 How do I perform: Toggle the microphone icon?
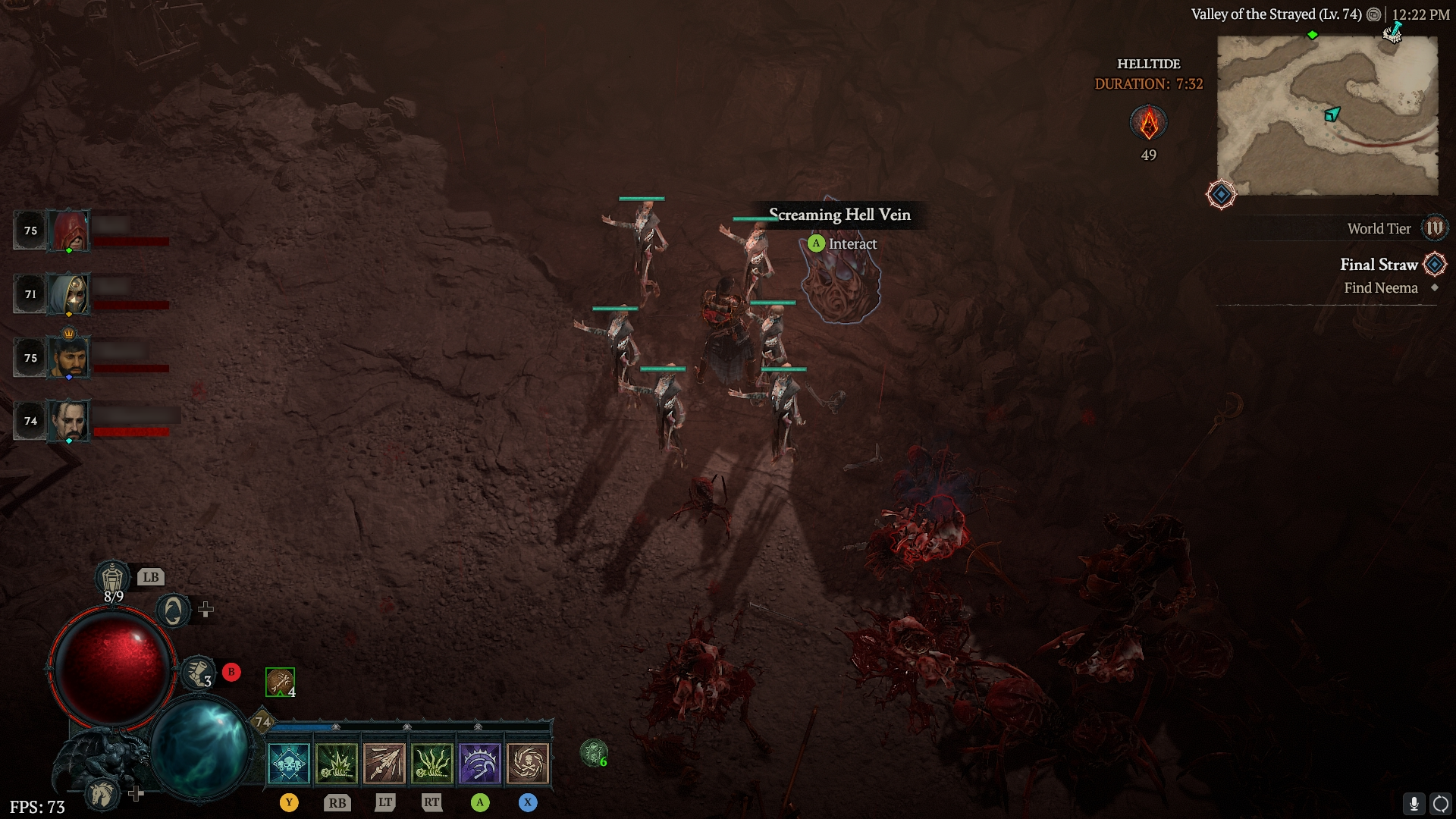[1414, 804]
